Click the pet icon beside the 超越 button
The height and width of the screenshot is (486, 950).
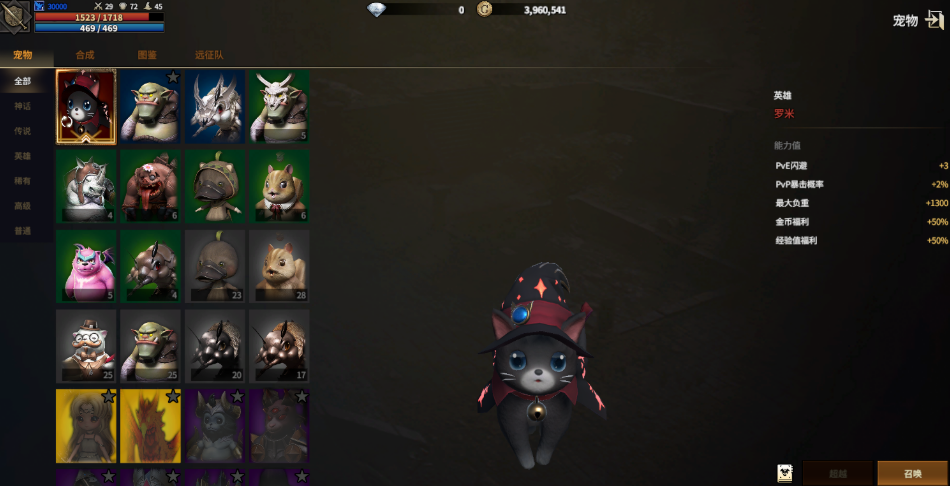click(x=785, y=473)
